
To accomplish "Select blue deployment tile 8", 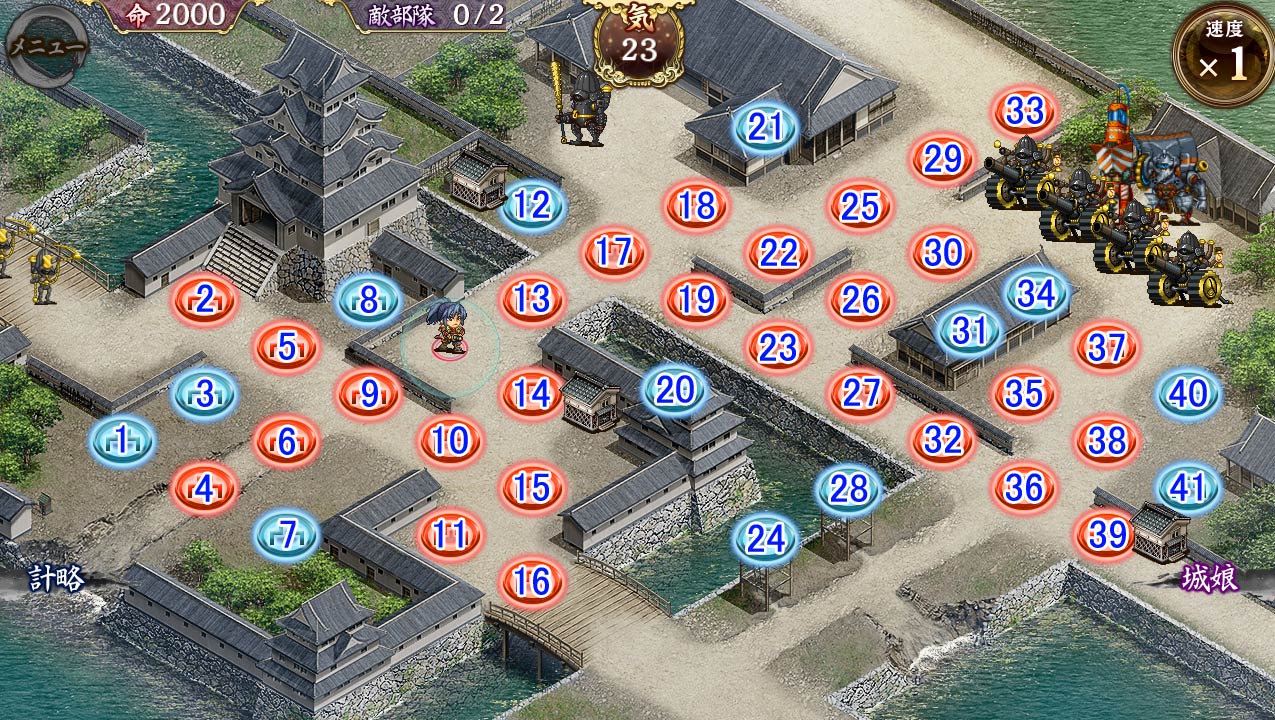I will [368, 300].
